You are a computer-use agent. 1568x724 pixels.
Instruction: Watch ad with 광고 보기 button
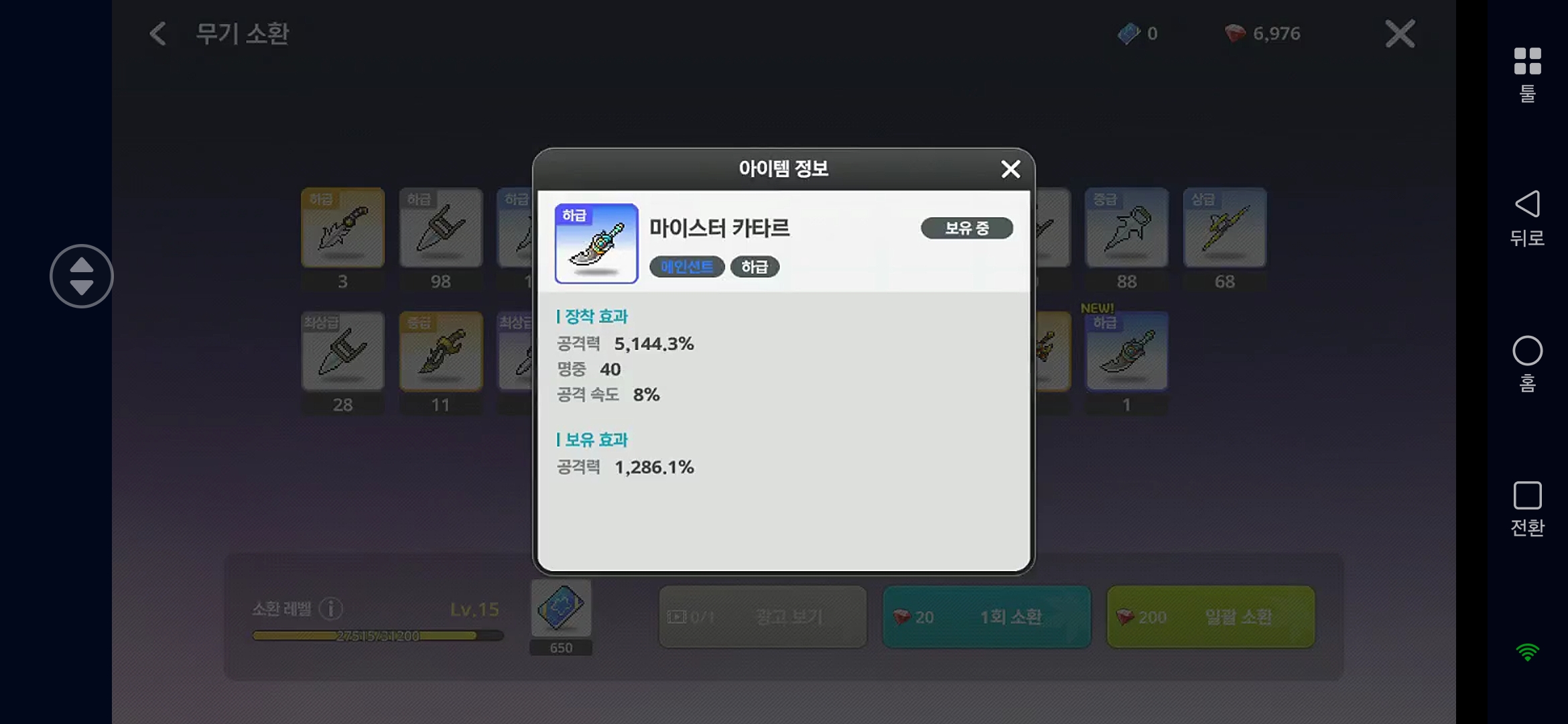pyautogui.click(x=763, y=617)
